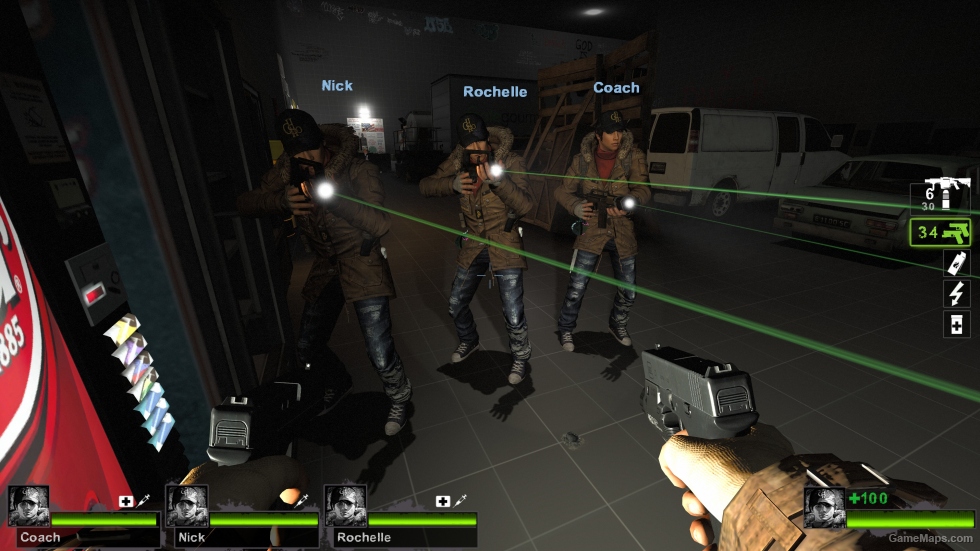Screen dimensions: 980x551
Task: Click Rochelle's teammate portrait
Action: click(x=345, y=506)
